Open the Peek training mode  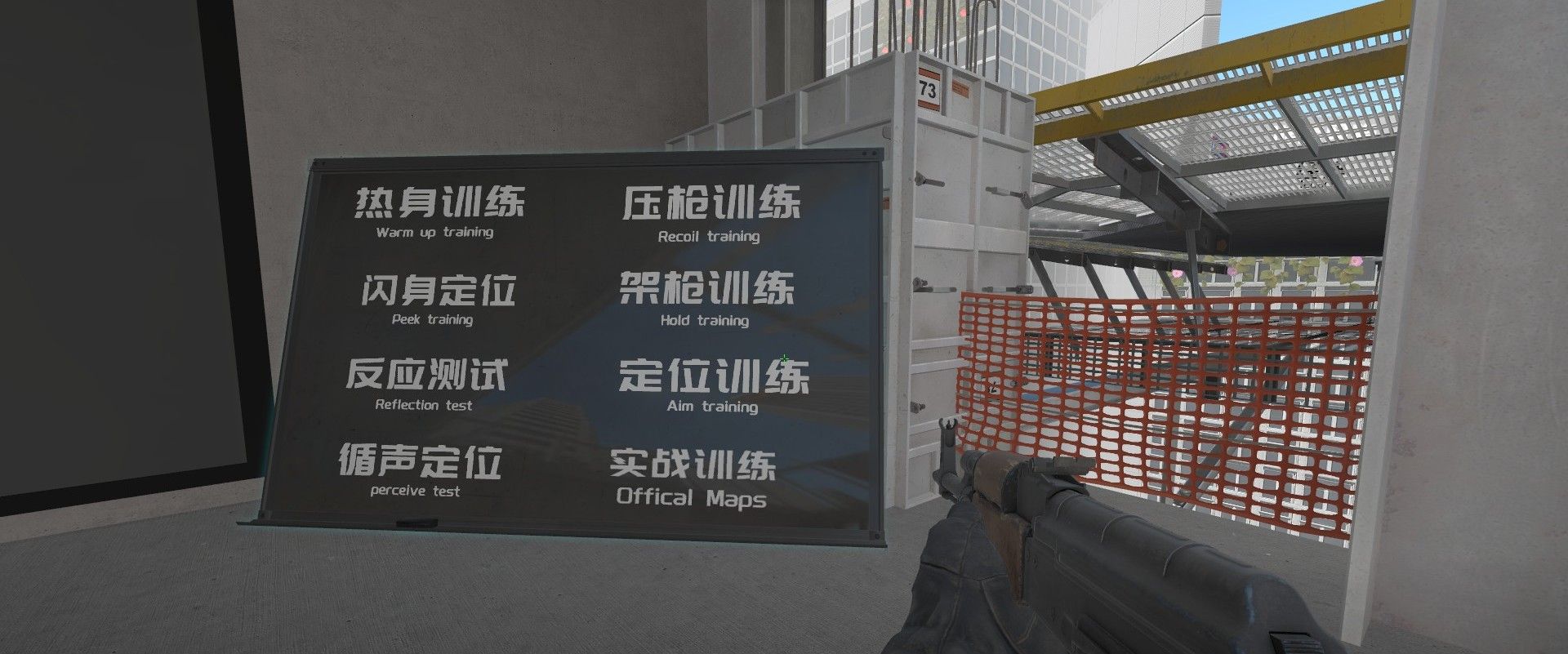coord(437,299)
